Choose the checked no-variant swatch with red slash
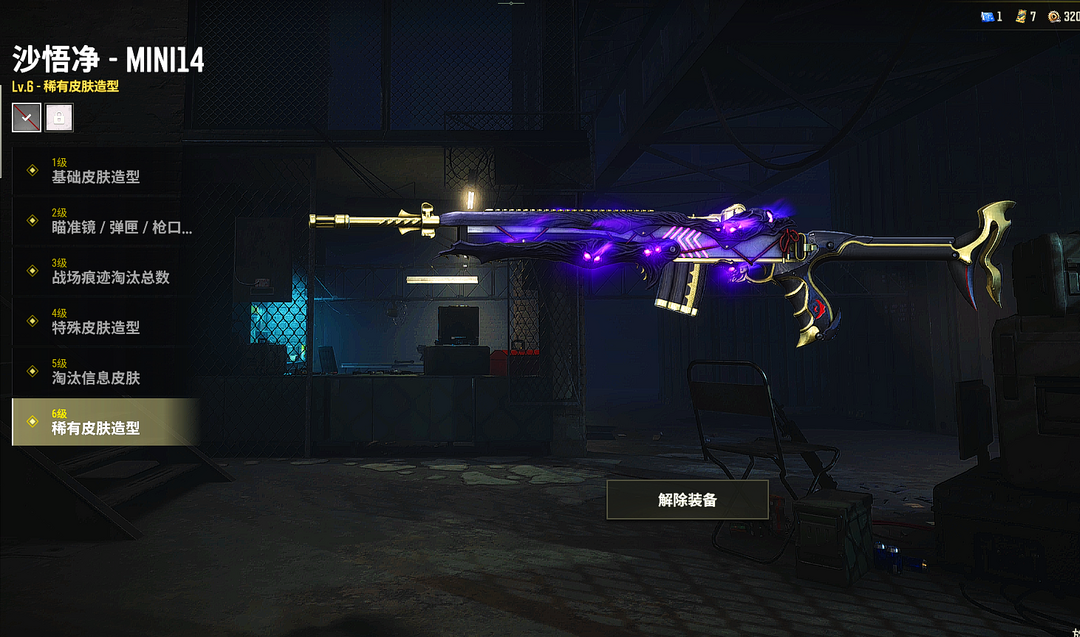 27,117
